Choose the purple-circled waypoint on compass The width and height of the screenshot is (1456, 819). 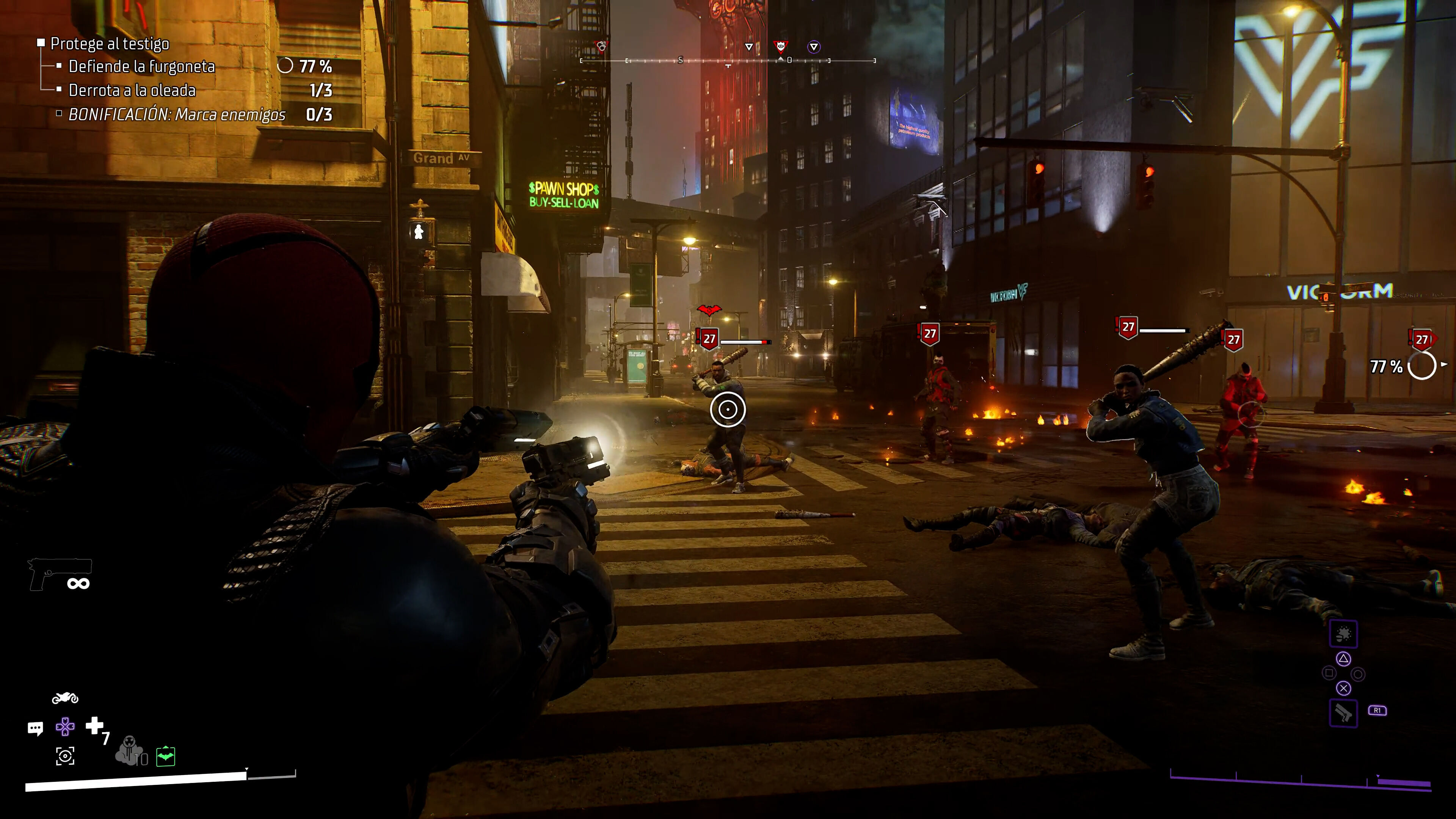click(813, 47)
